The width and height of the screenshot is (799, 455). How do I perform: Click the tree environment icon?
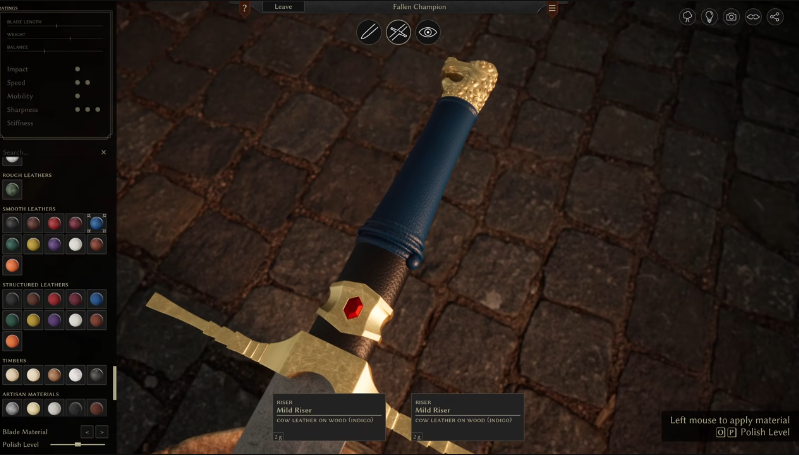pos(687,17)
